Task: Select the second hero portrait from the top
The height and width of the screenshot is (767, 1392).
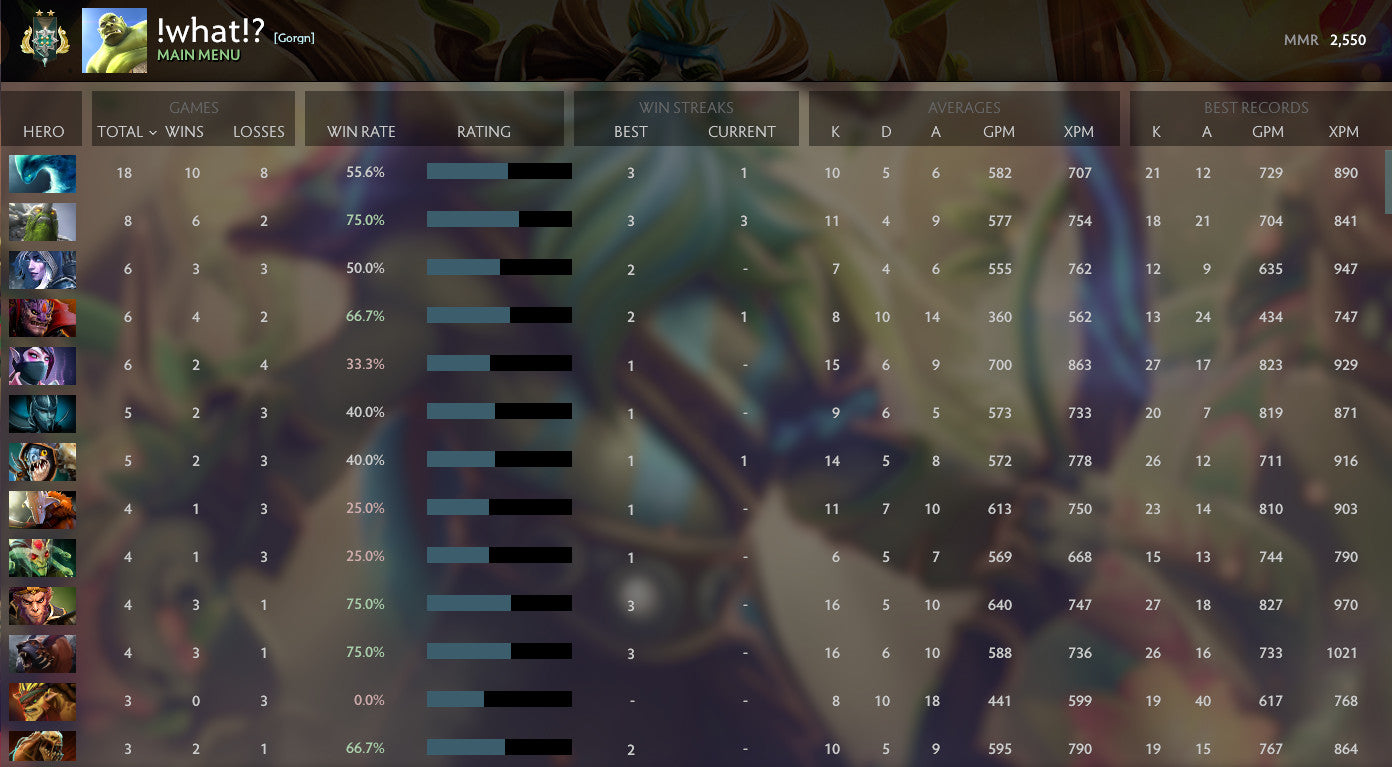Action: pyautogui.click(x=42, y=221)
